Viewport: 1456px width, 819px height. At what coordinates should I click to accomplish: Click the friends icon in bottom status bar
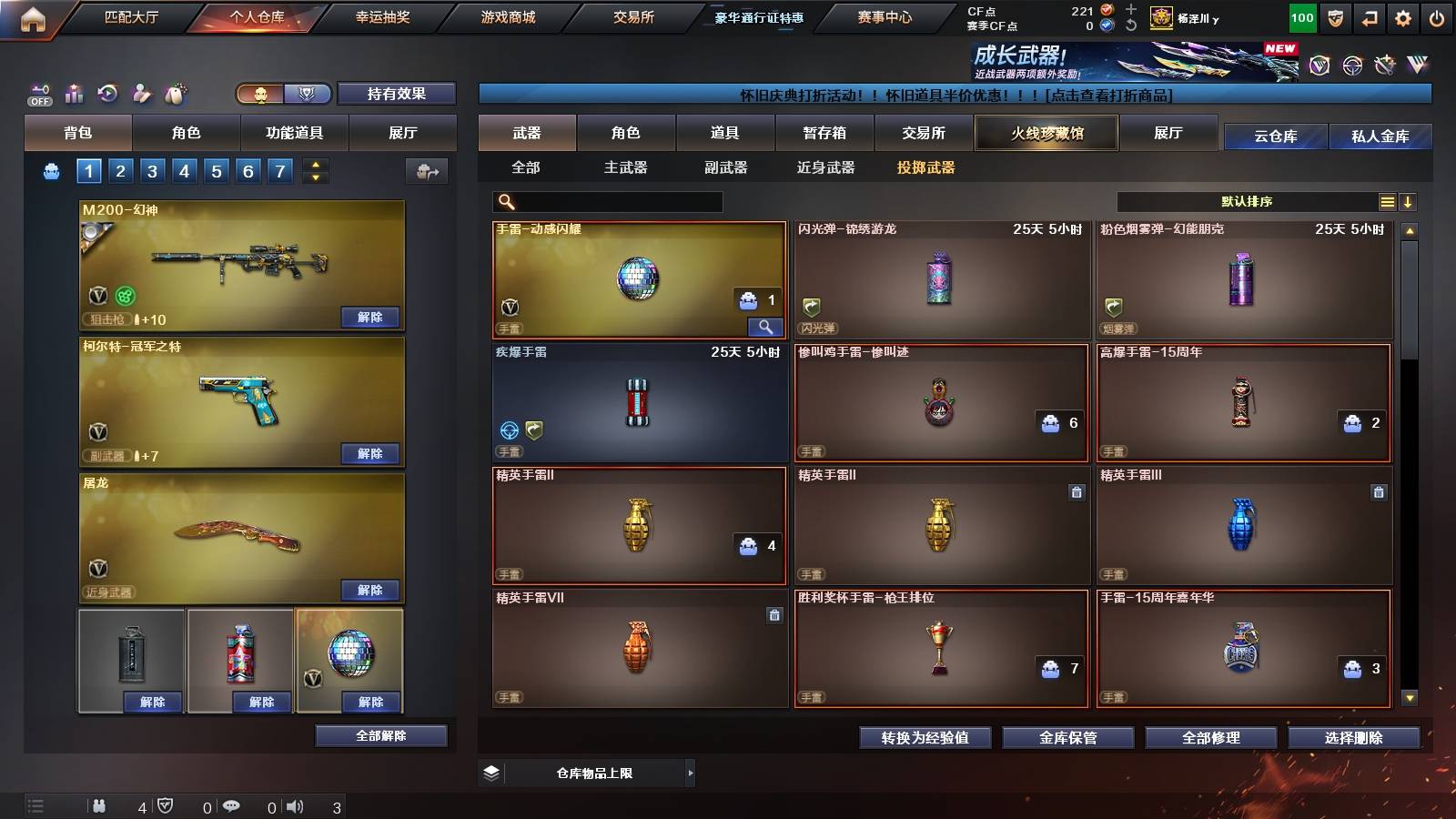(x=100, y=805)
